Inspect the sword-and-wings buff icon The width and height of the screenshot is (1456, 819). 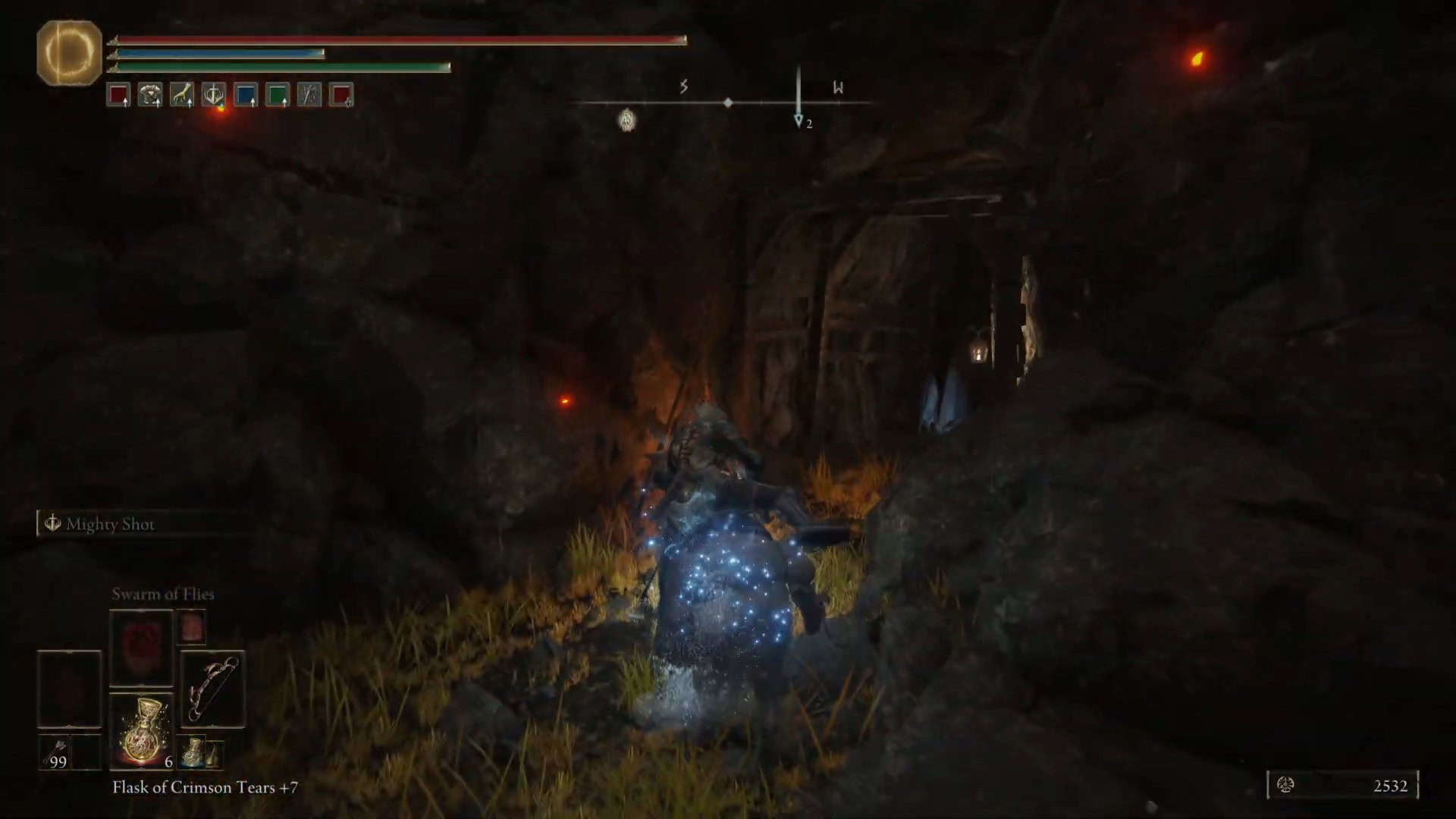214,95
